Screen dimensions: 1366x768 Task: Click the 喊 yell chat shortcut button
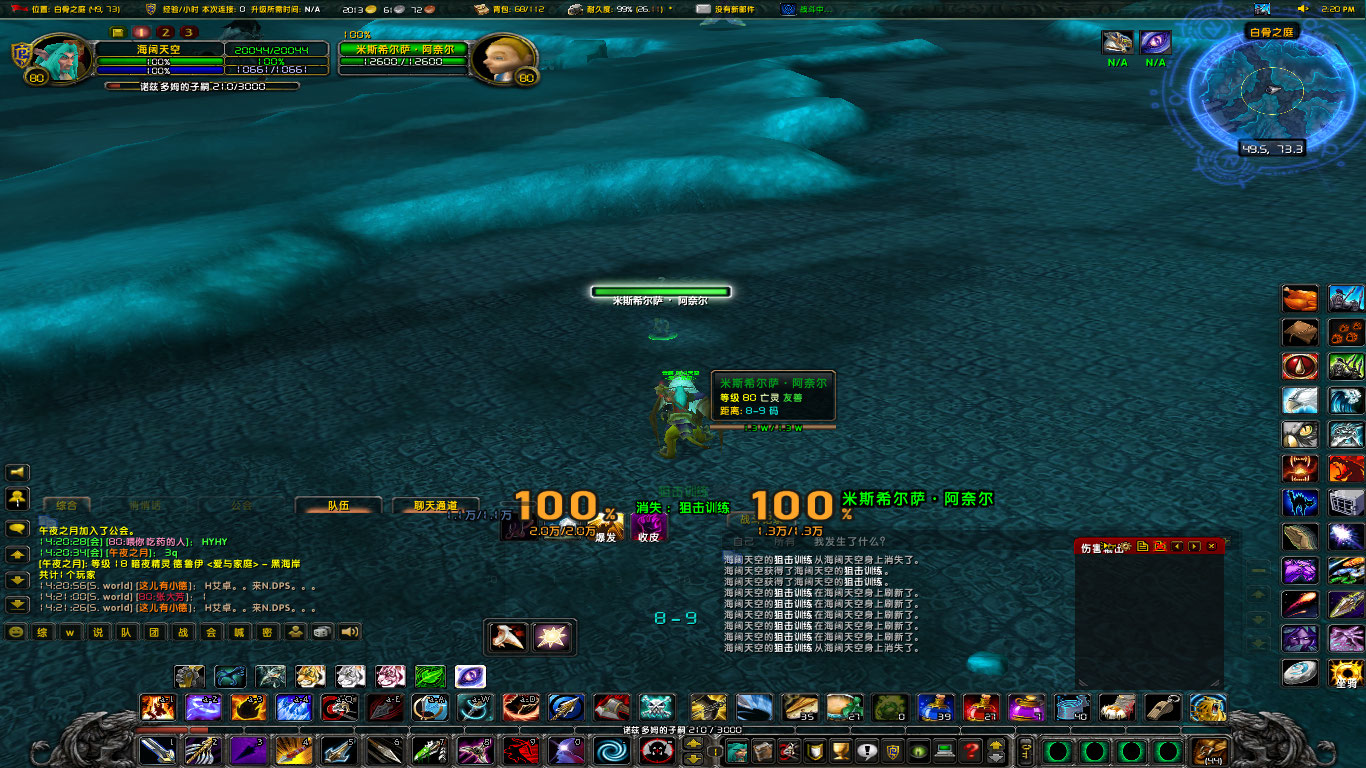coord(241,632)
